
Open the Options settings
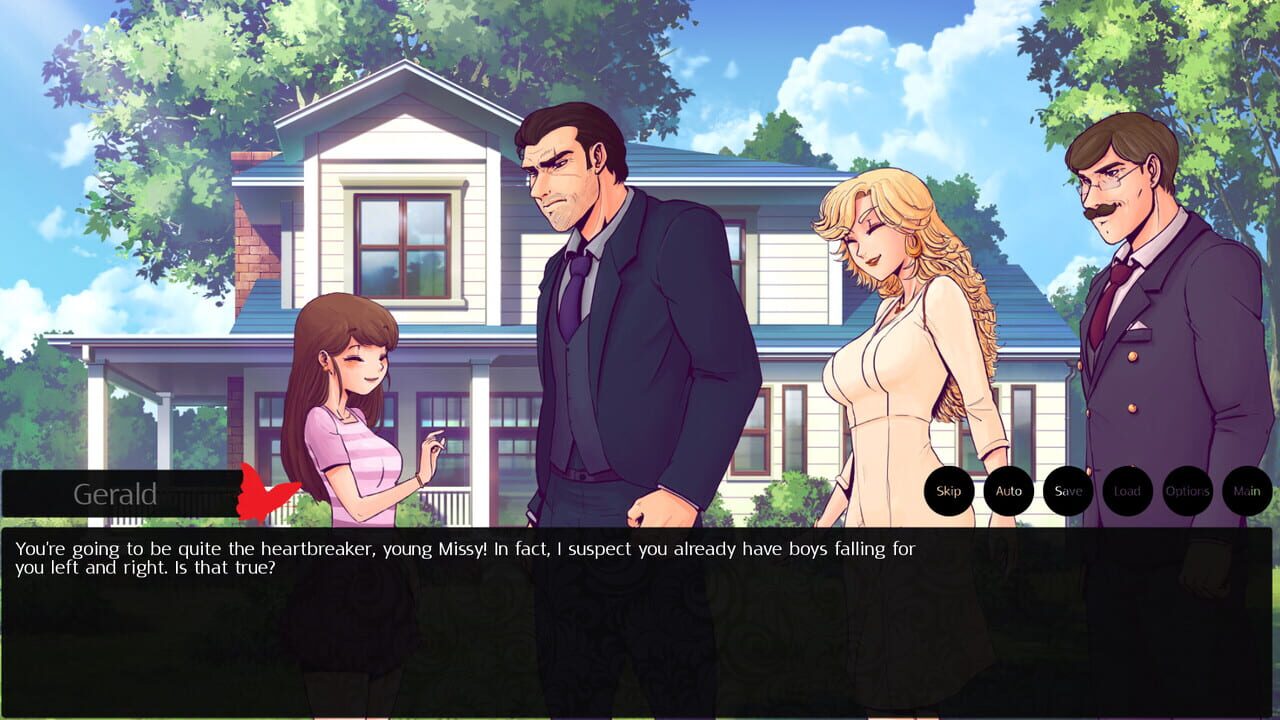coord(1188,491)
